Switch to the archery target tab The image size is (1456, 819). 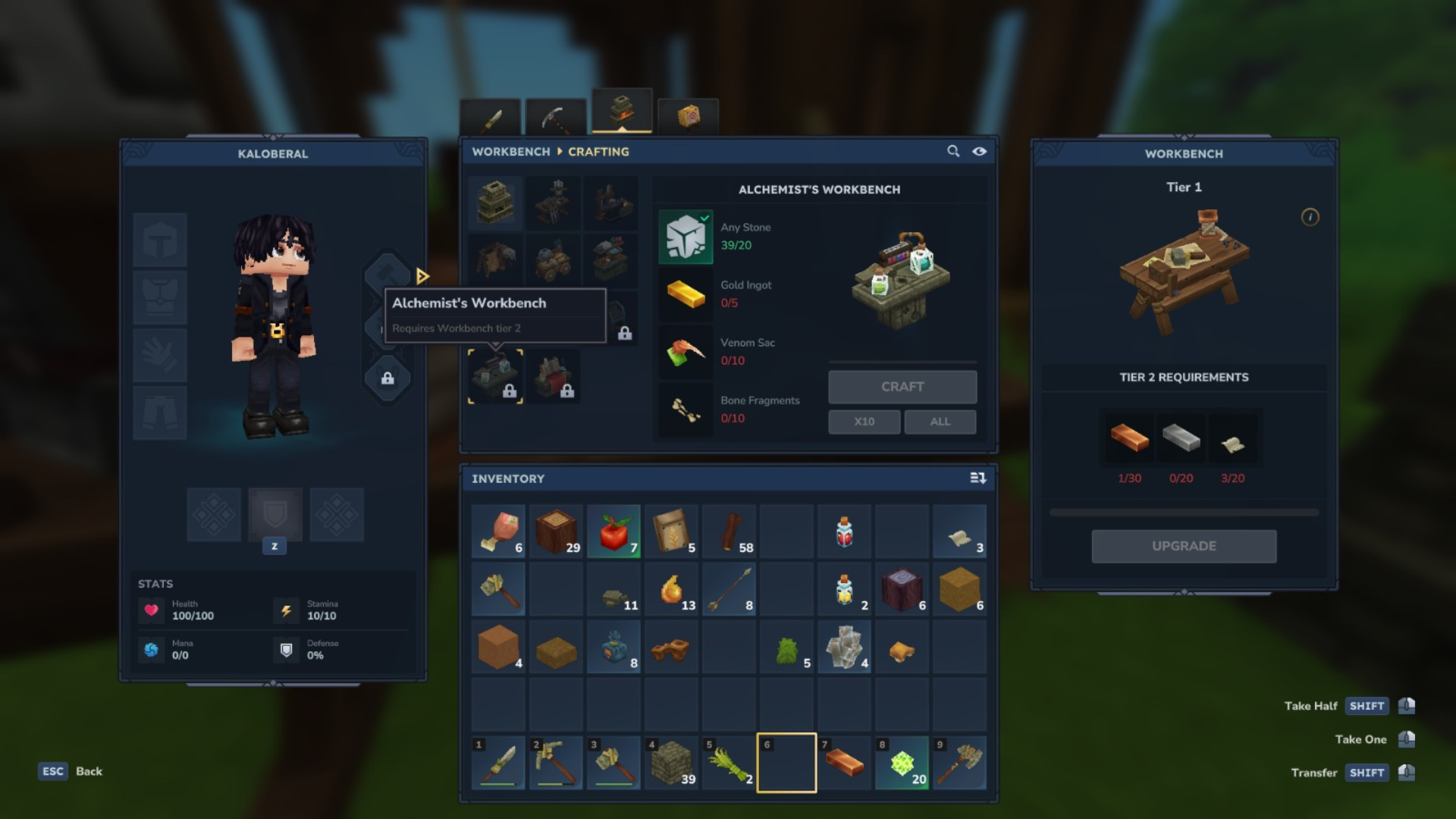[x=689, y=115]
